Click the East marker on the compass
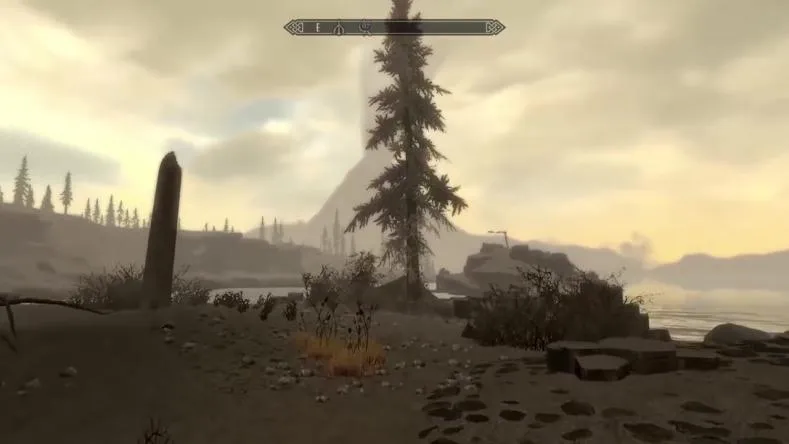 pos(318,27)
